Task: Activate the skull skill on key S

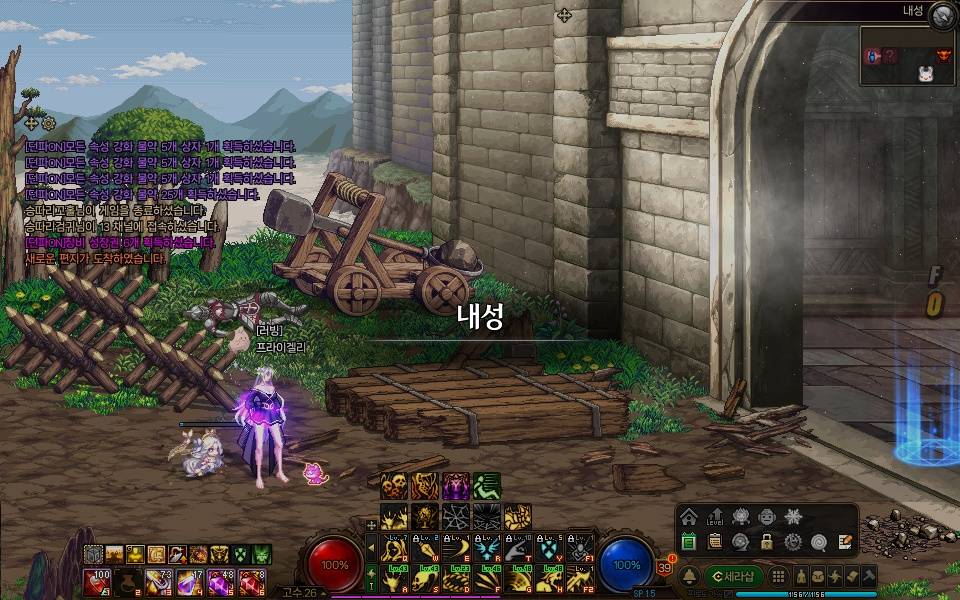Action: pyautogui.click(x=426, y=578)
